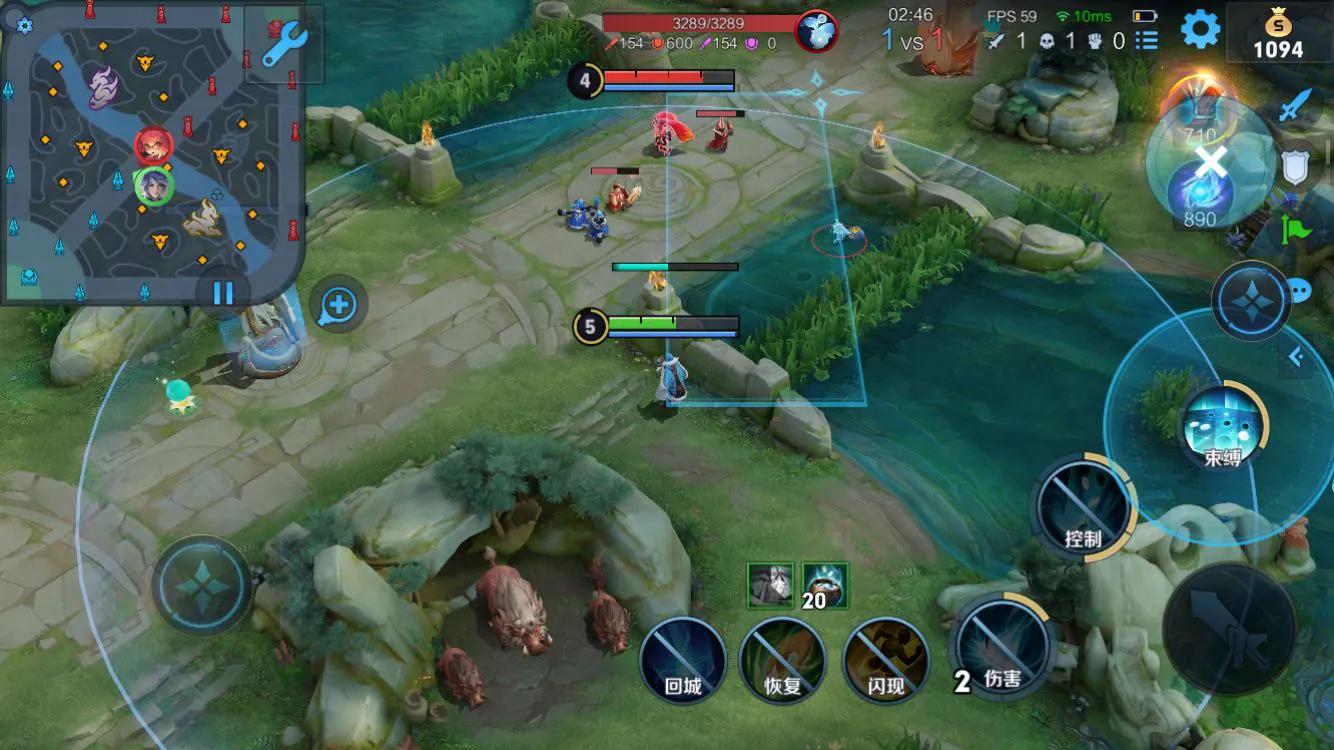Send the blue sword attack signal
This screenshot has width=1334, height=750.
(1295, 105)
